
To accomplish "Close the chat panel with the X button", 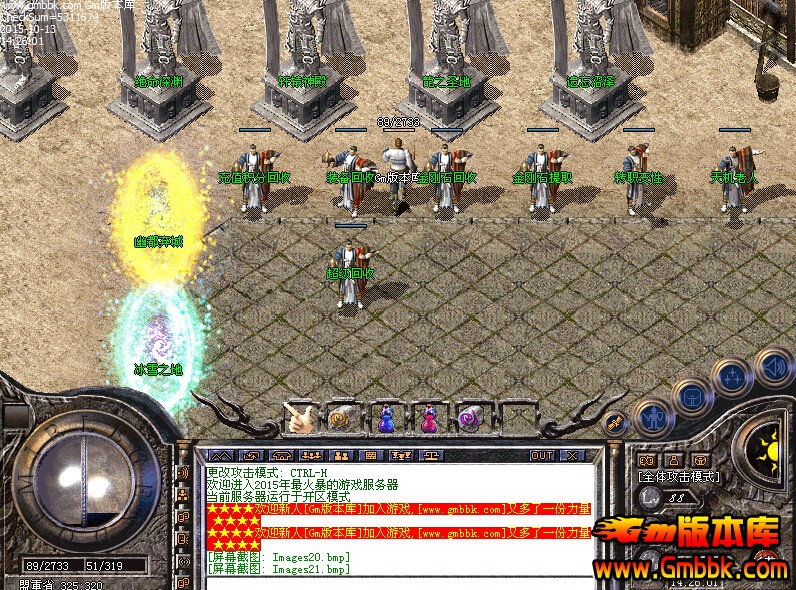I will 572,456.
